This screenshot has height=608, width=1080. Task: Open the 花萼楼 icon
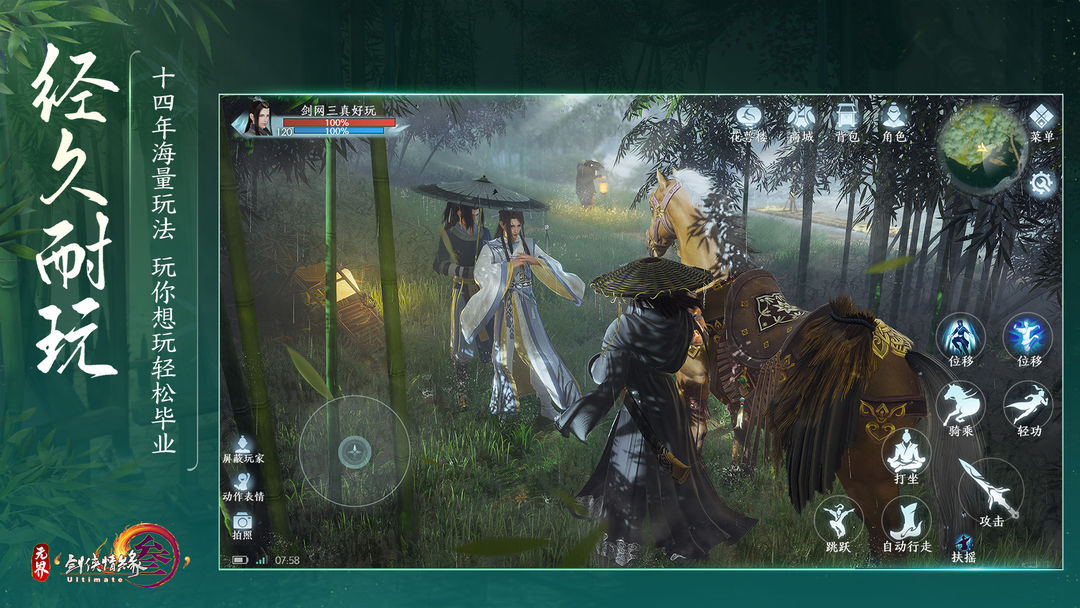[x=750, y=118]
